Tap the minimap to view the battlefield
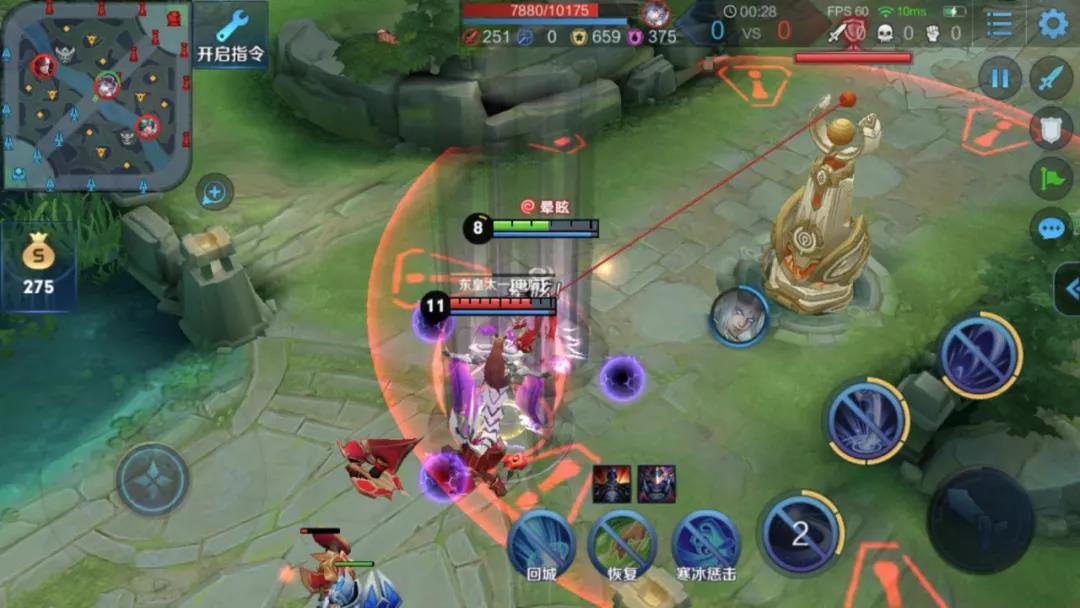 tap(95, 95)
